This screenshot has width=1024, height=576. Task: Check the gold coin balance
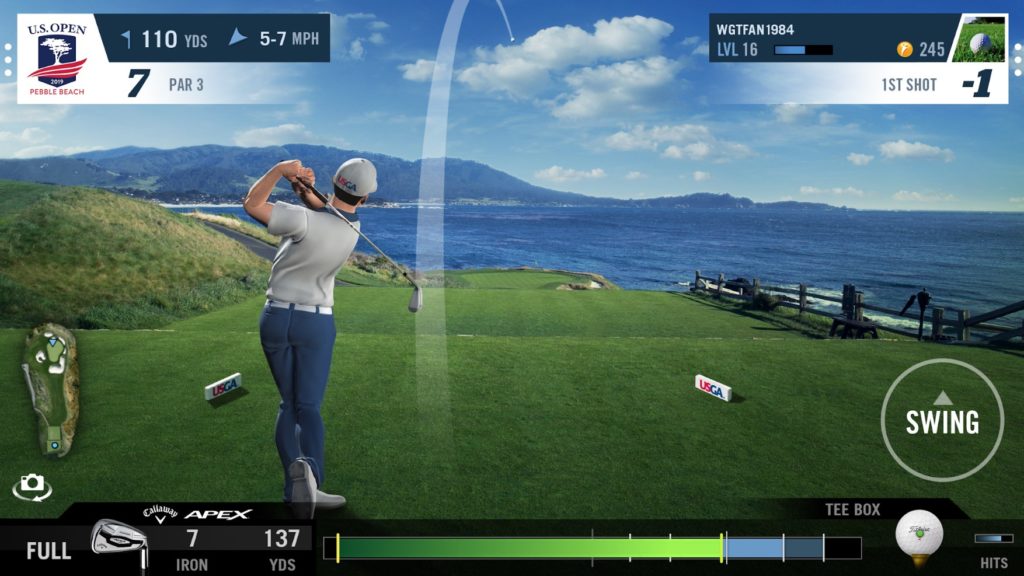(921, 49)
